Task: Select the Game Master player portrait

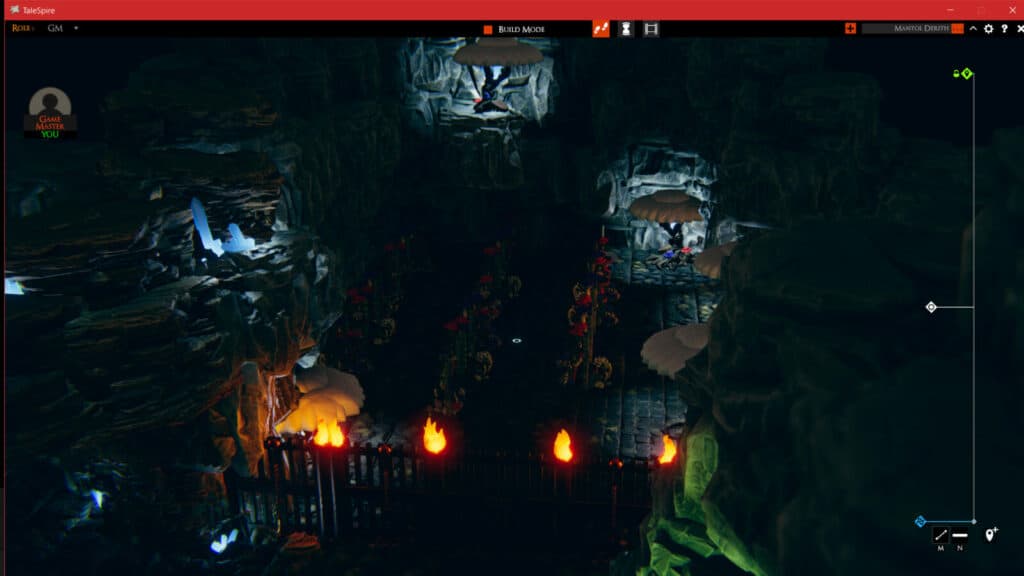Action: (x=50, y=110)
